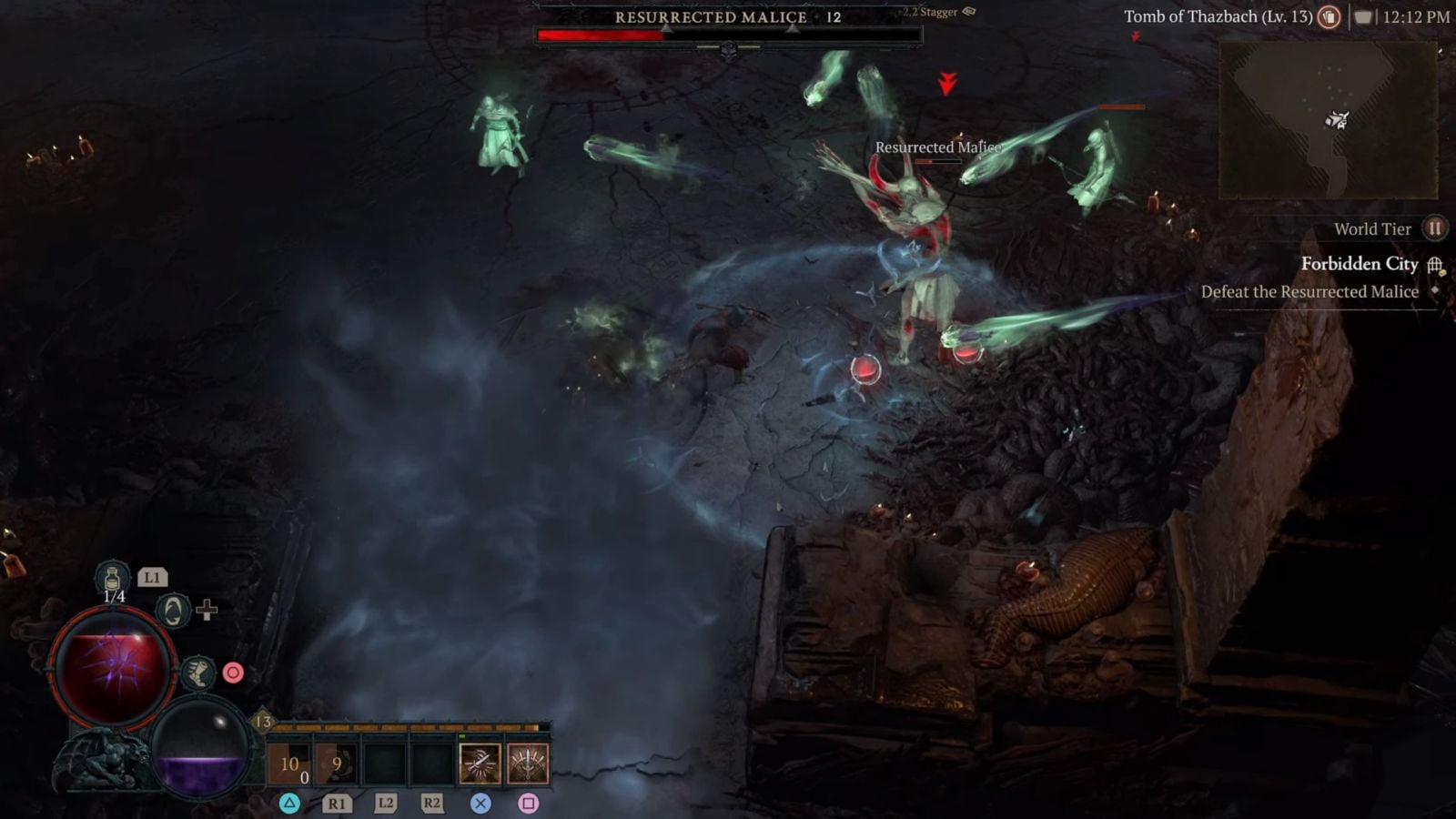Click the player arrow marker on the minimap
The height and width of the screenshot is (819, 1456).
[1335, 117]
